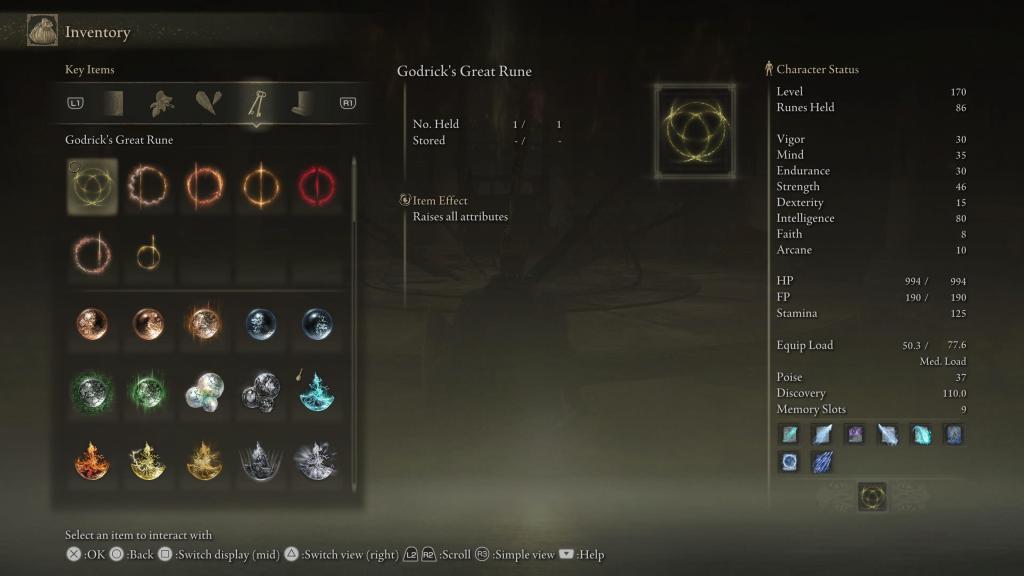Select the red Great Rune slot
The width and height of the screenshot is (1024, 576).
[x=315, y=186]
